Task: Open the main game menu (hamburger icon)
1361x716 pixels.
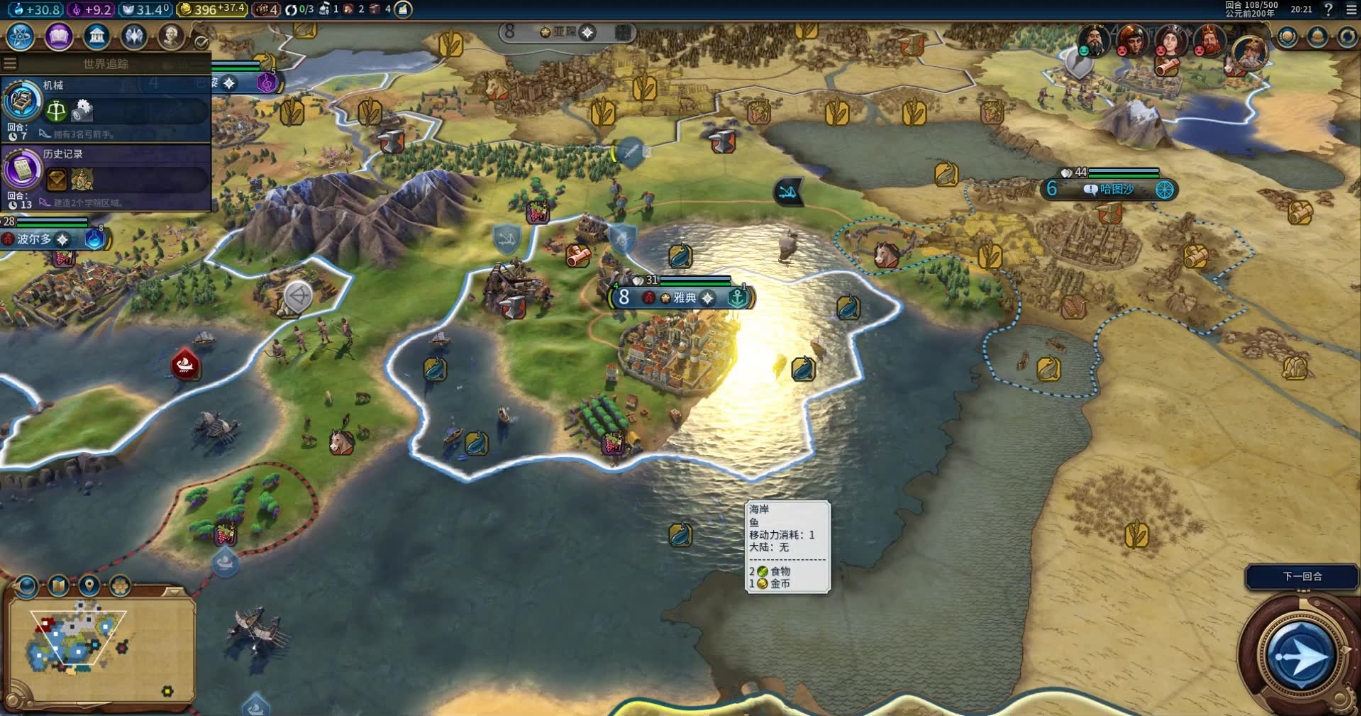Action: pyautogui.click(x=1351, y=10)
